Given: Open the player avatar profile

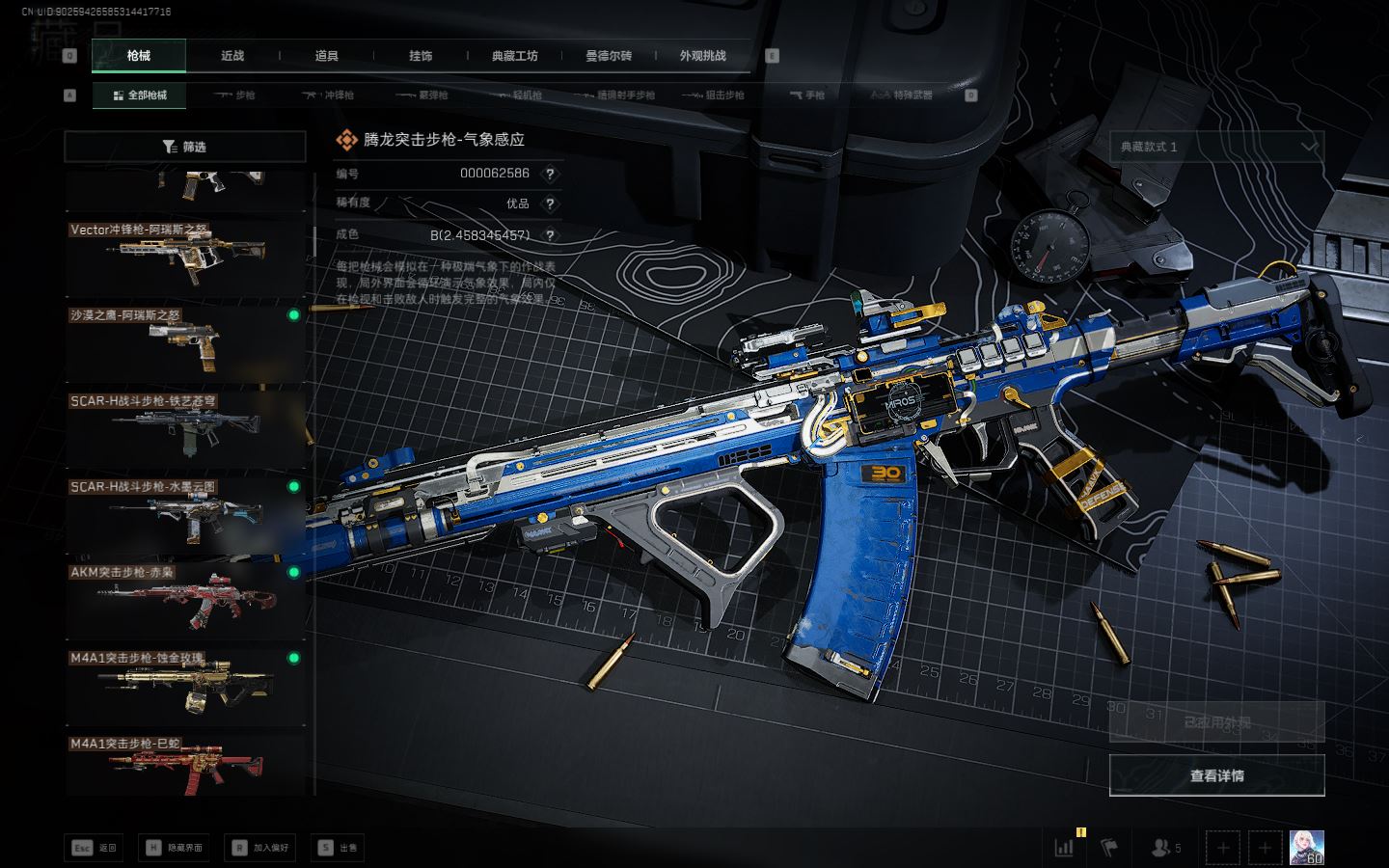Looking at the screenshot, I should tap(1306, 848).
